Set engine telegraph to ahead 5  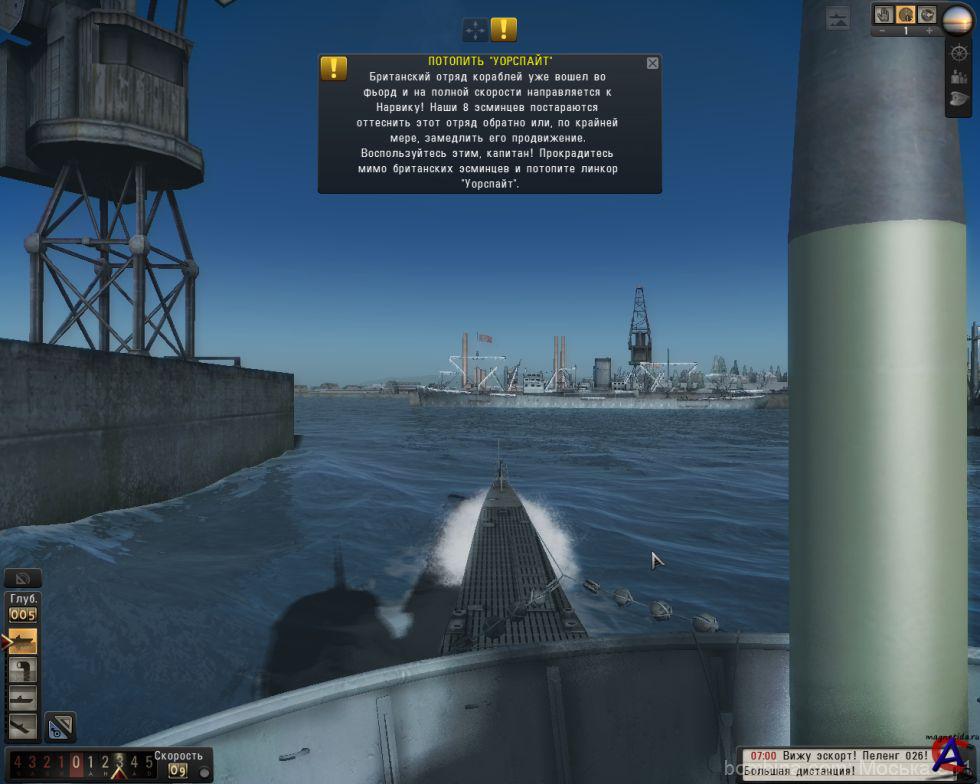(x=148, y=763)
